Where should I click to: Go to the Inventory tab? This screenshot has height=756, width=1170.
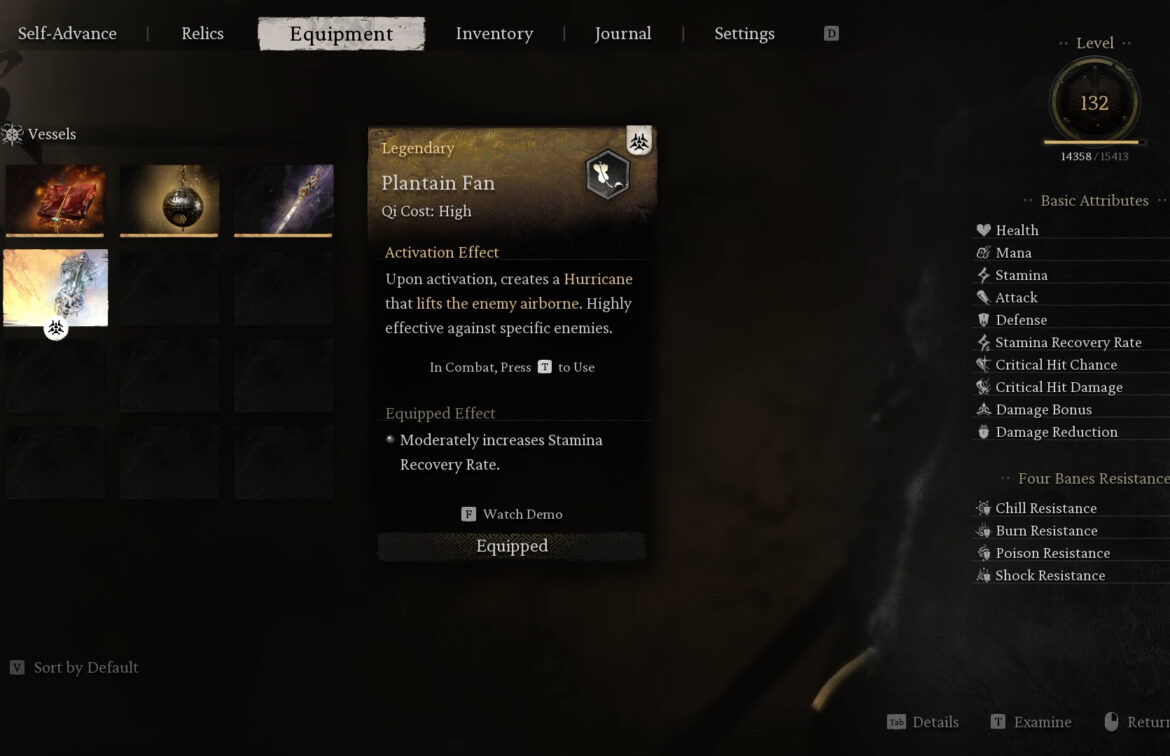(494, 34)
